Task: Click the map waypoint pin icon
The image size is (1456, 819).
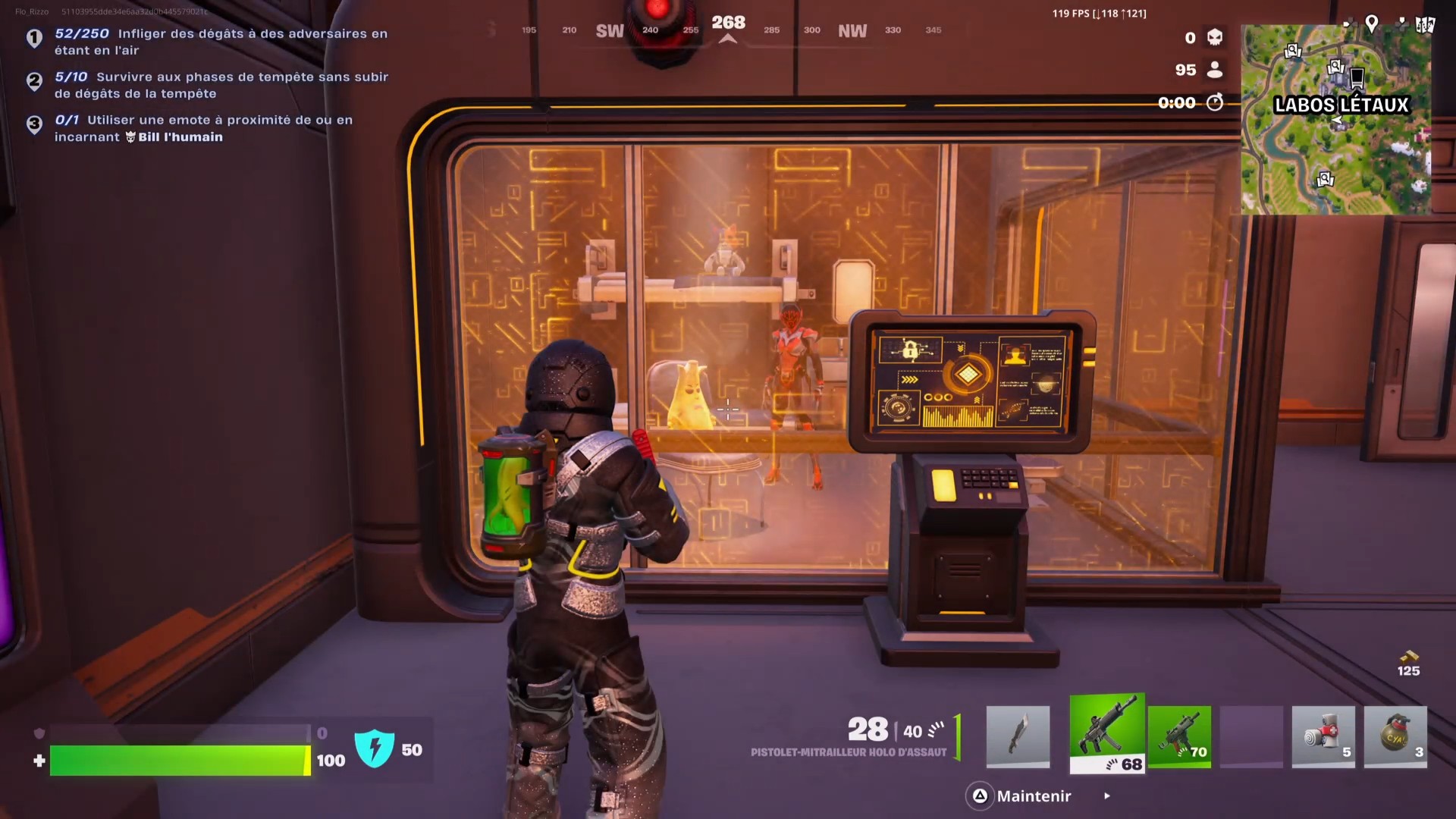Action: [1371, 24]
